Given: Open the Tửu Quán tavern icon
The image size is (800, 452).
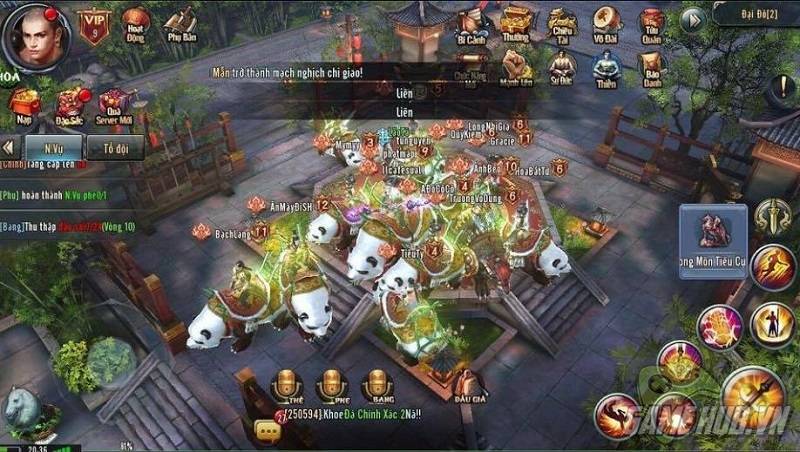Looking at the screenshot, I should point(652,25).
